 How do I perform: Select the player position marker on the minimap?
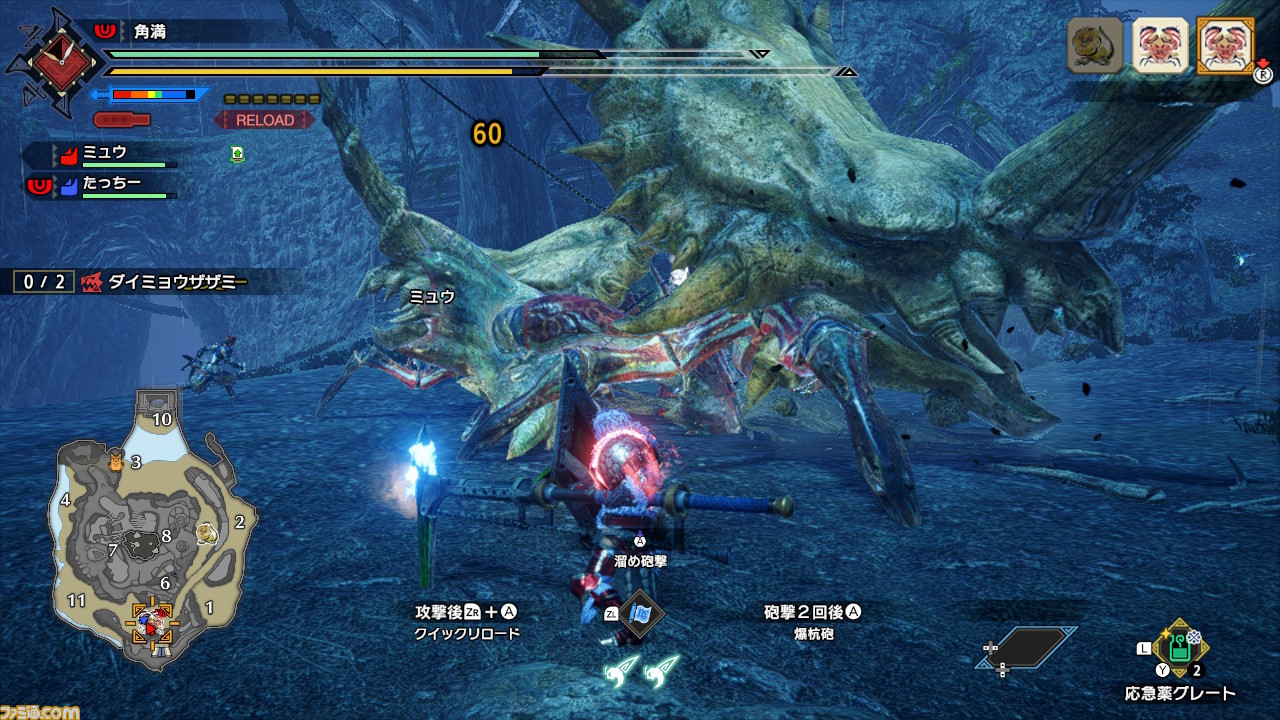(152, 622)
